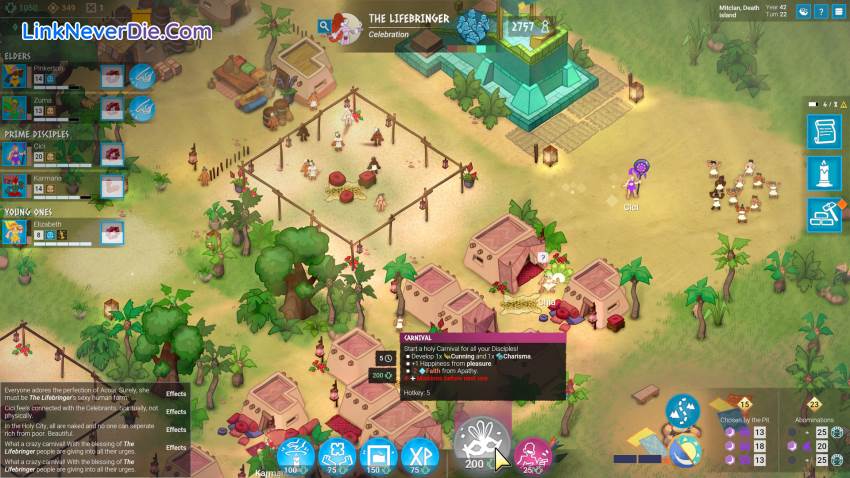This screenshot has height=478, width=850.
Task: Open the help question mark button
Action: [x=821, y=12]
